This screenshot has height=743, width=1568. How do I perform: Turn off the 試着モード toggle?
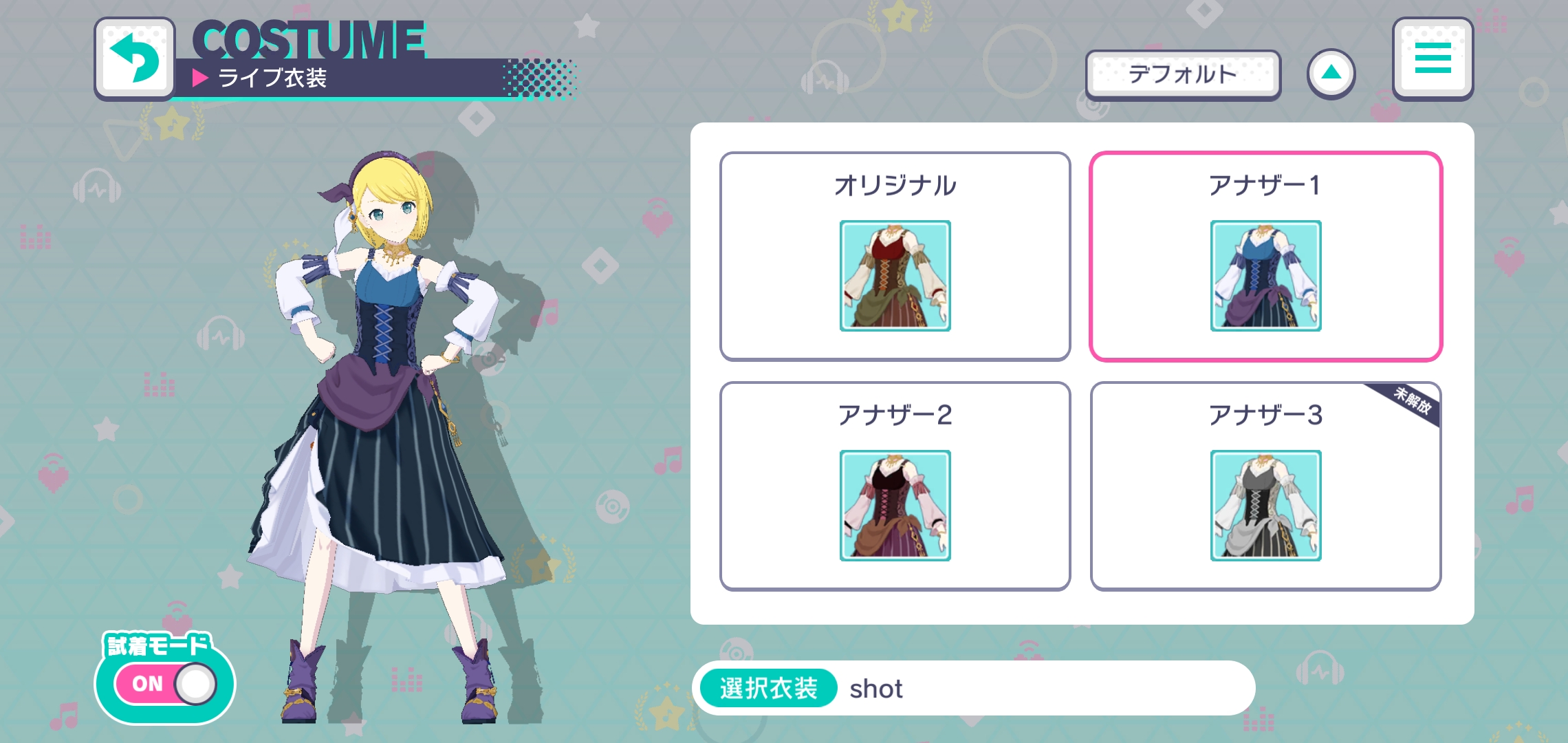pos(166,684)
